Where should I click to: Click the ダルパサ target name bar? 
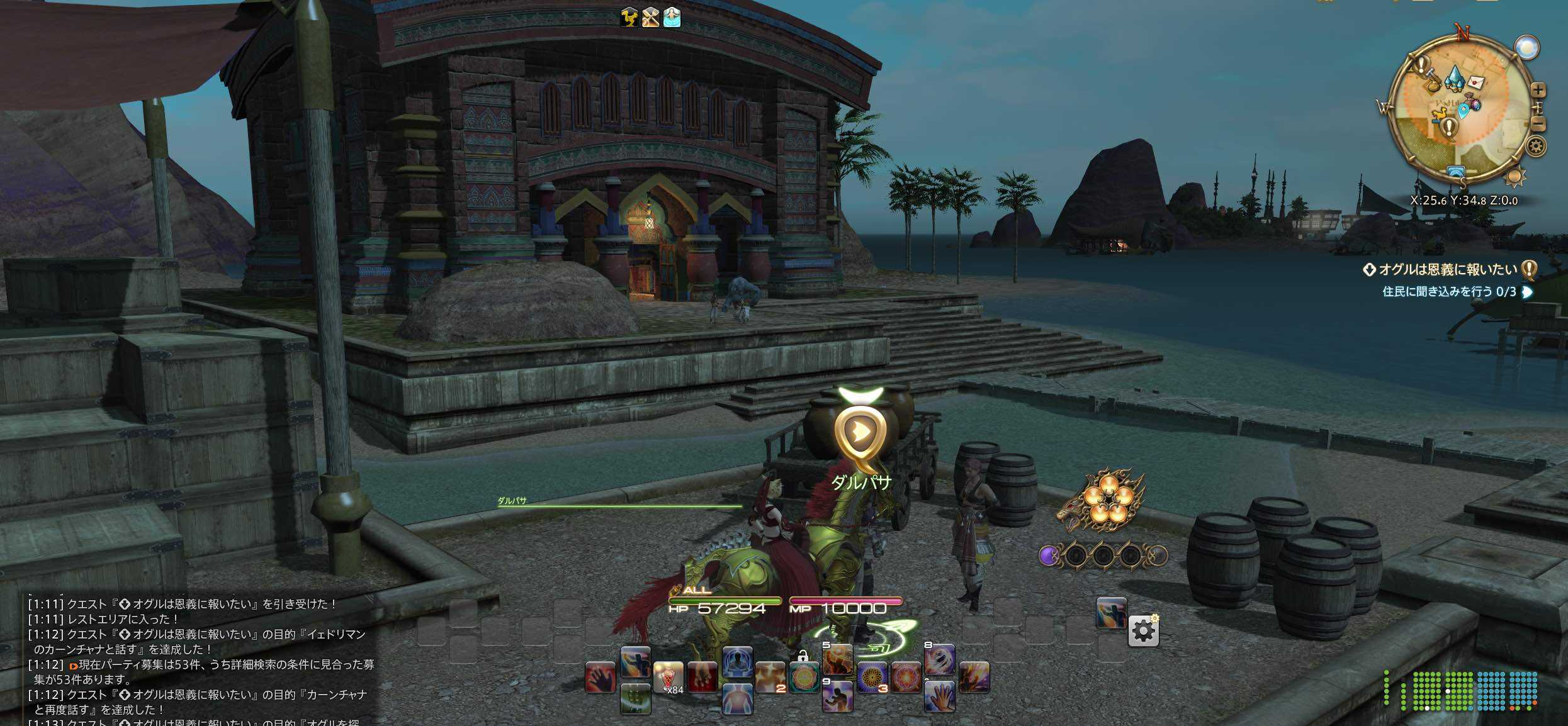pos(620,502)
